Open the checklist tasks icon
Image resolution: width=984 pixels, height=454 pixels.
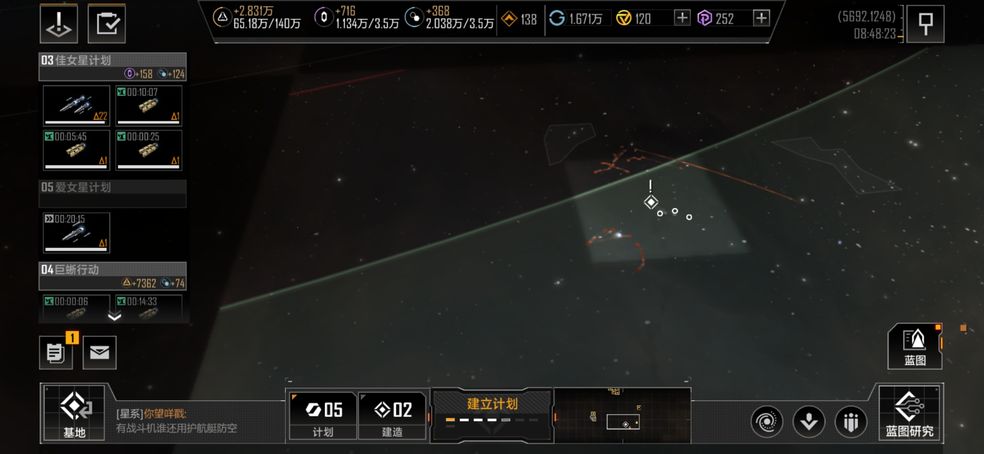pos(107,23)
